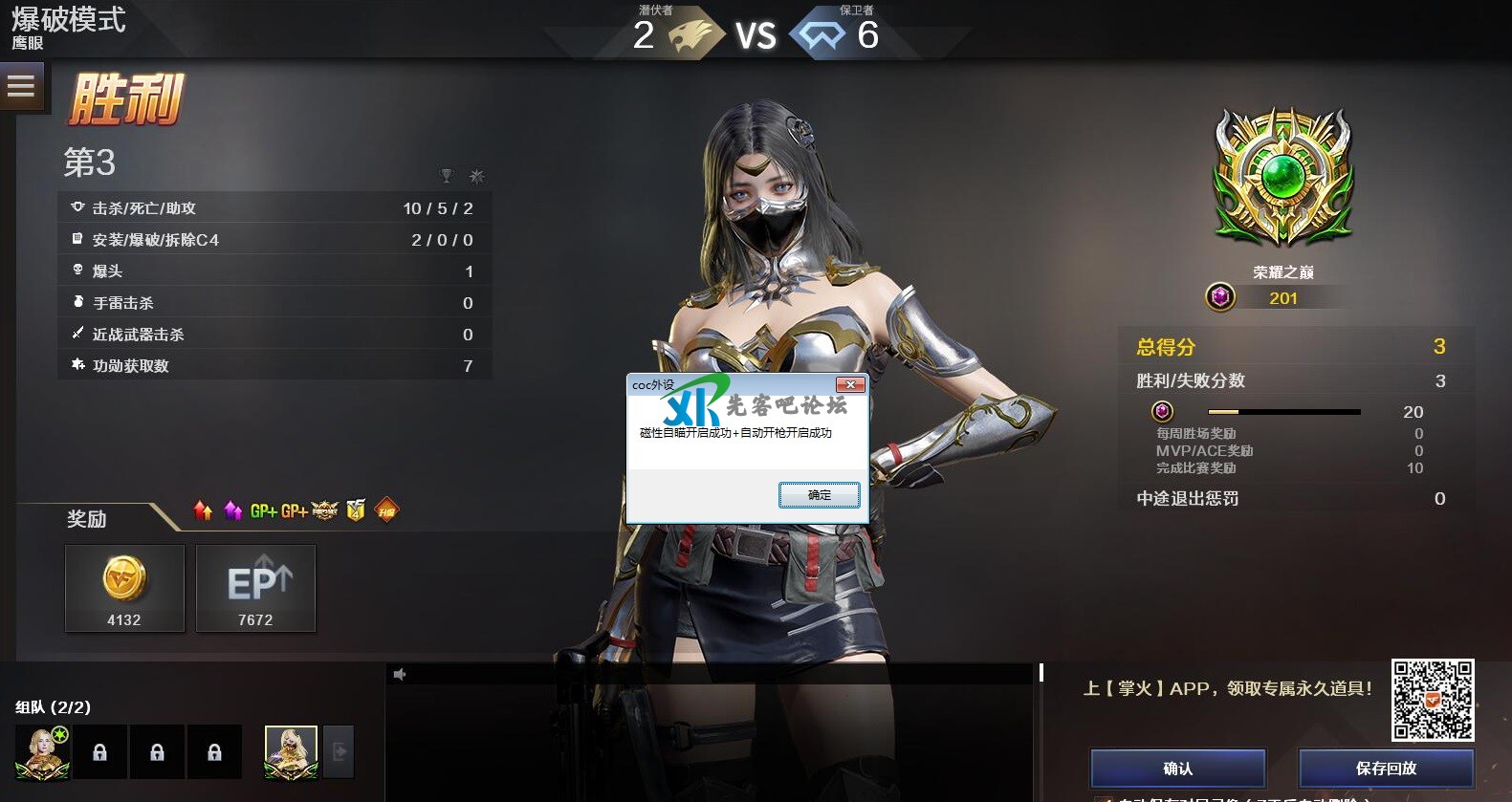This screenshot has width=1512, height=802.
Task: Select the gold coin reward slot
Action: pos(124,588)
